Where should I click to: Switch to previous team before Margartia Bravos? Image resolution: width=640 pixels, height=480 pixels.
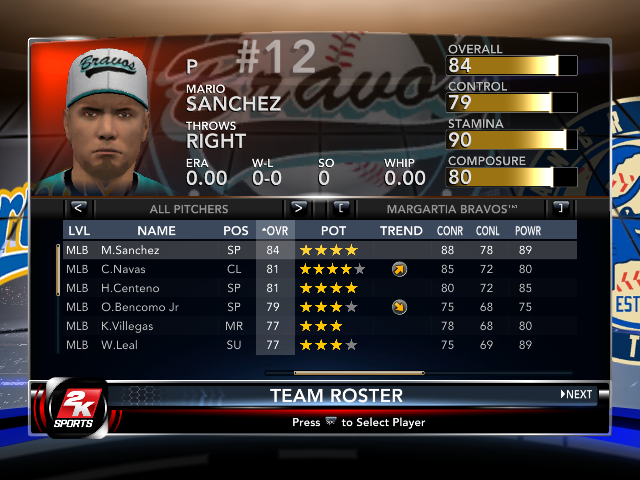click(341, 208)
